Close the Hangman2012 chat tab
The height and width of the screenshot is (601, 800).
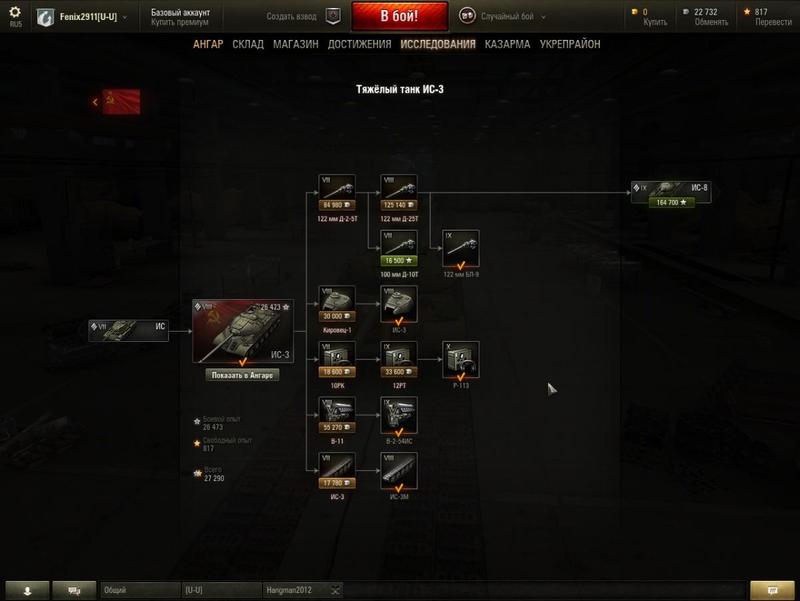click(336, 590)
